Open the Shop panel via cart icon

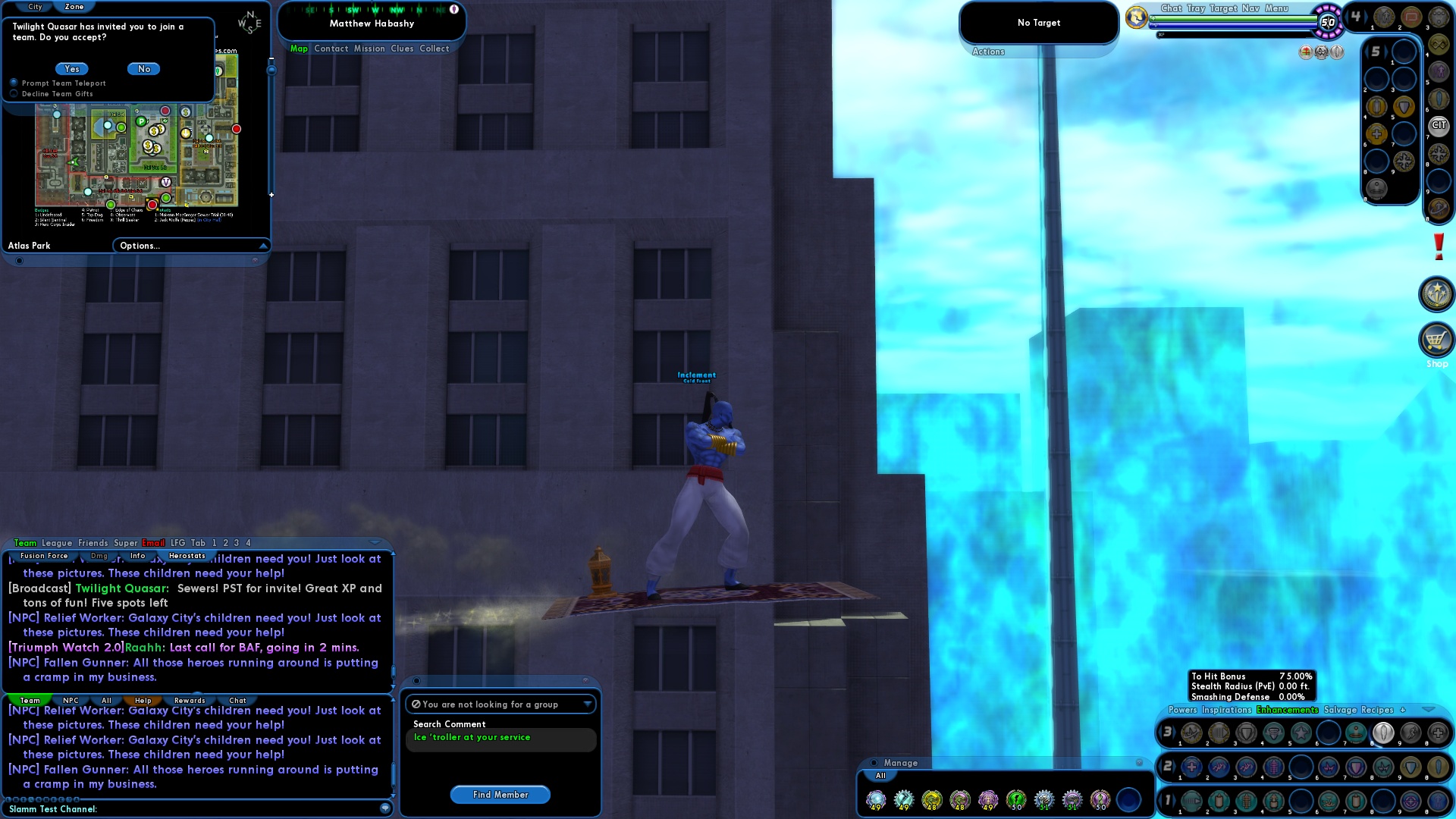[1436, 341]
